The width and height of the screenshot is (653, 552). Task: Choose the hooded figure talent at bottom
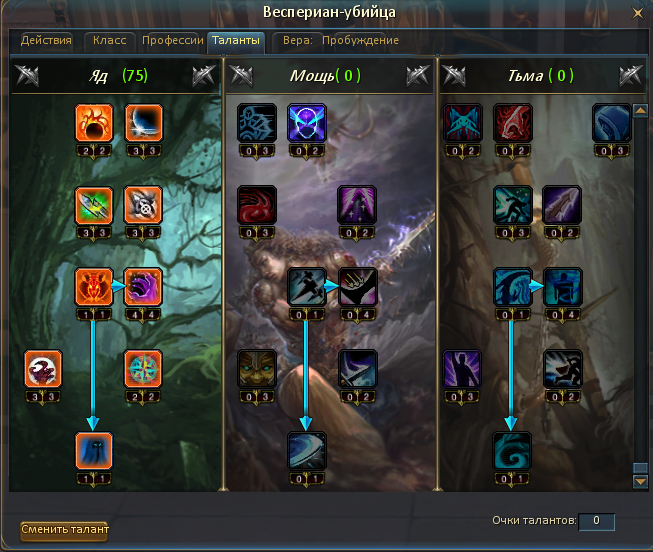pyautogui.click(x=94, y=450)
